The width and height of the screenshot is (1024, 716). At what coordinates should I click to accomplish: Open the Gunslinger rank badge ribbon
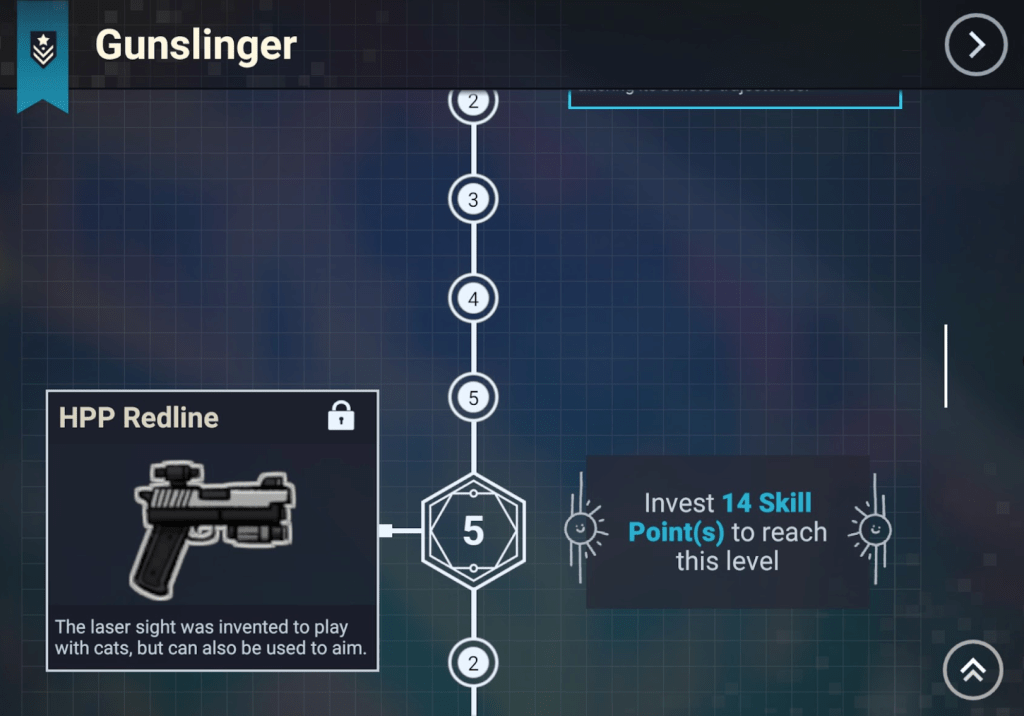(43, 50)
